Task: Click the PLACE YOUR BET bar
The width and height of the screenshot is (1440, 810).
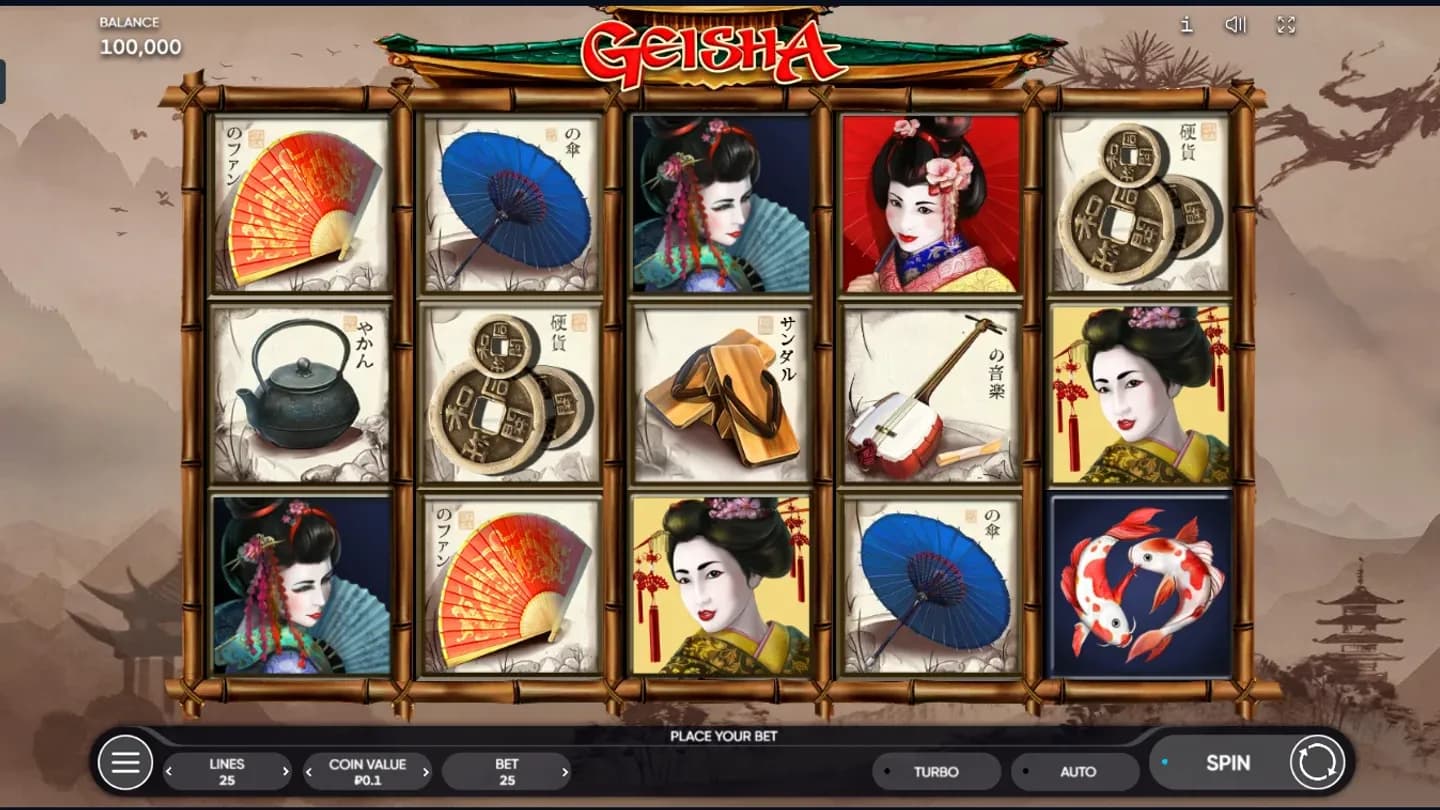Action: (719, 735)
